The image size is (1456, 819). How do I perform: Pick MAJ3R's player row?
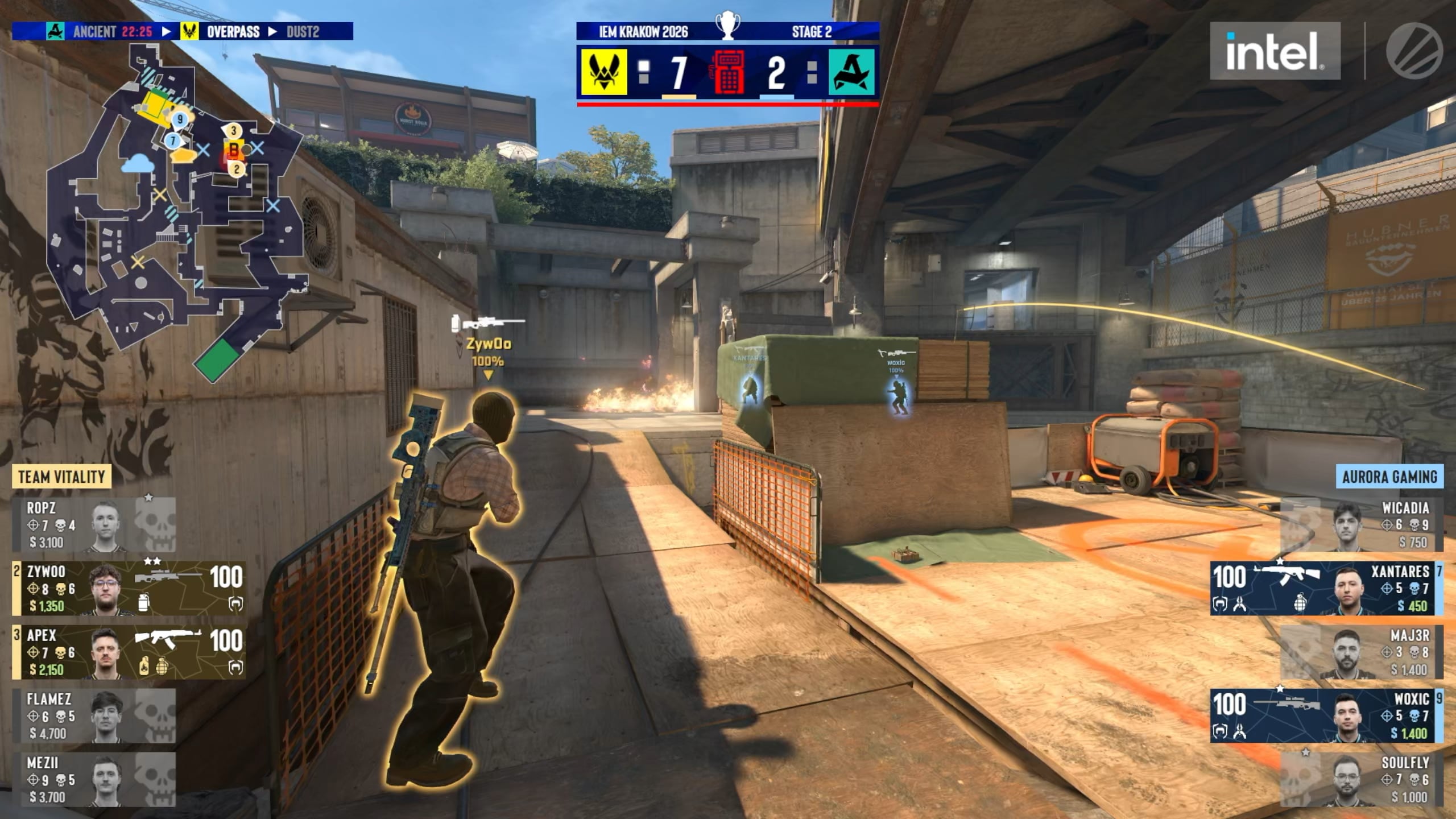(1362, 652)
